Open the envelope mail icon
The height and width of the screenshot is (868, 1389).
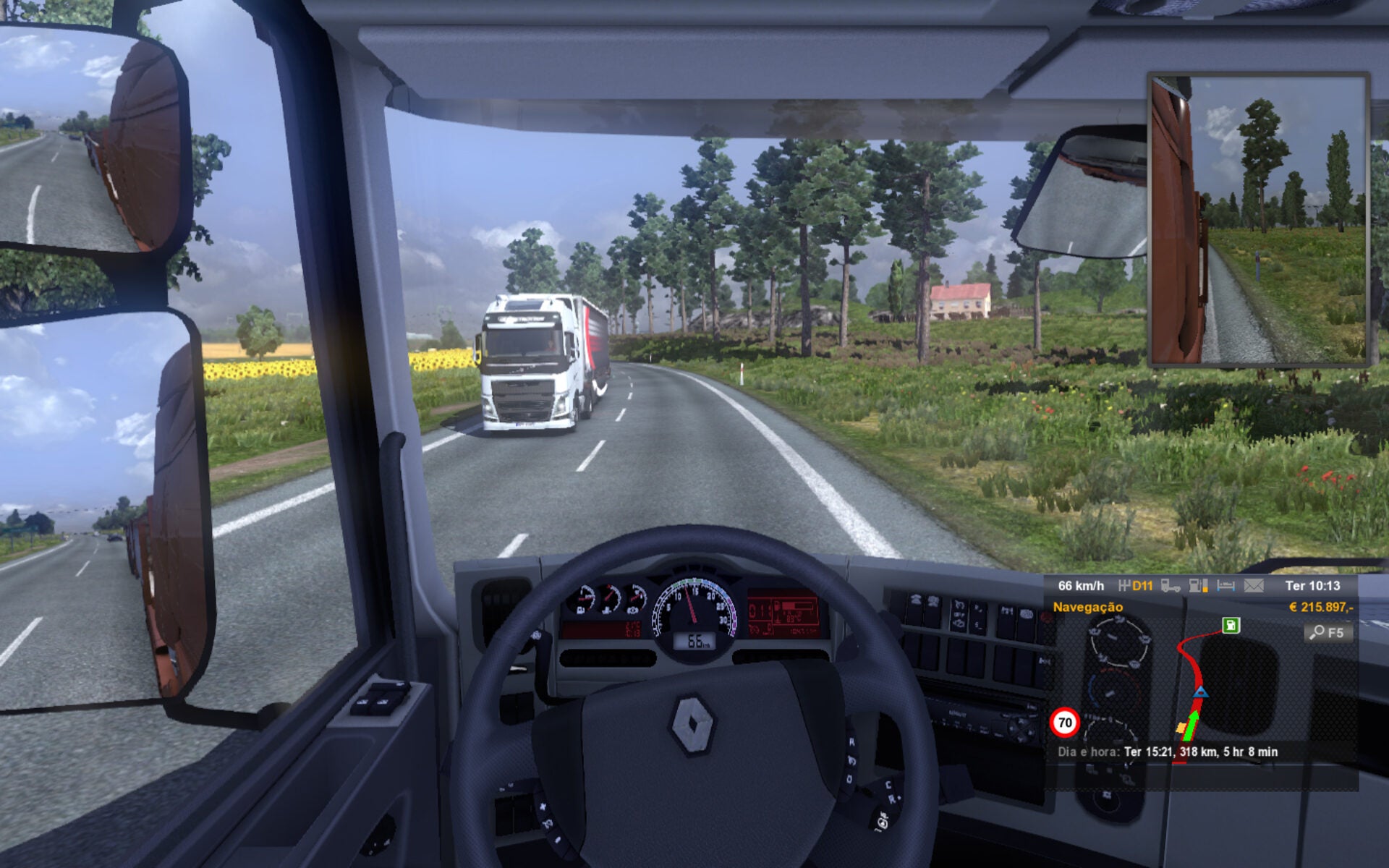point(1254,586)
